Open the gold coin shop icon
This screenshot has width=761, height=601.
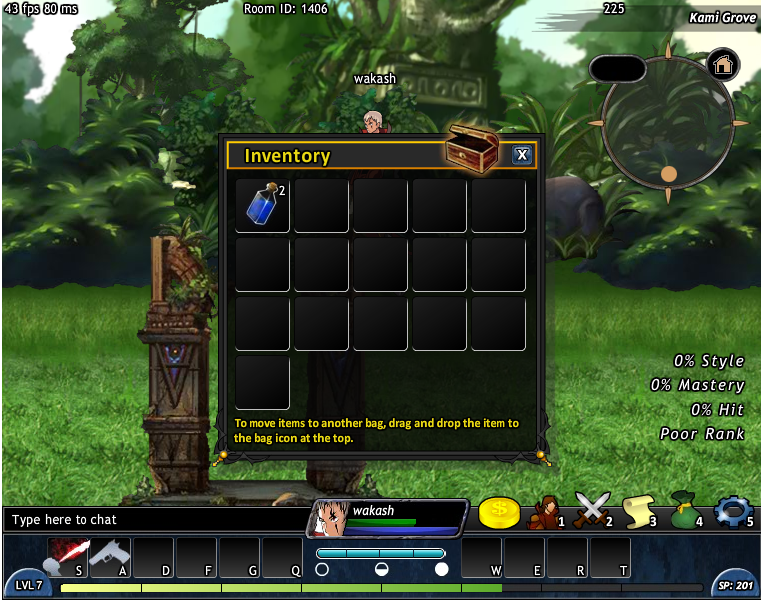click(x=498, y=513)
